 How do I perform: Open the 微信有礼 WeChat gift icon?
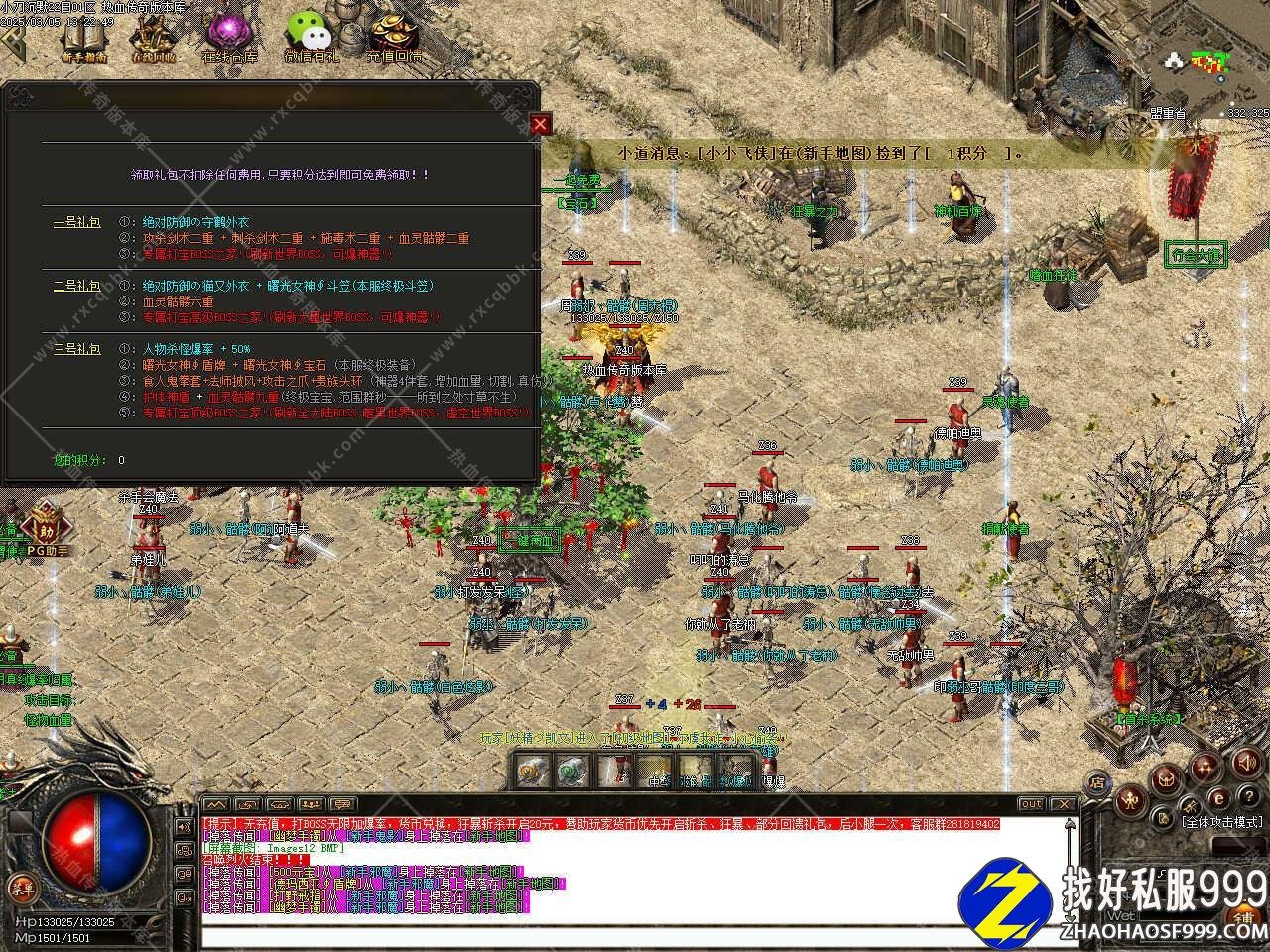coord(313,40)
